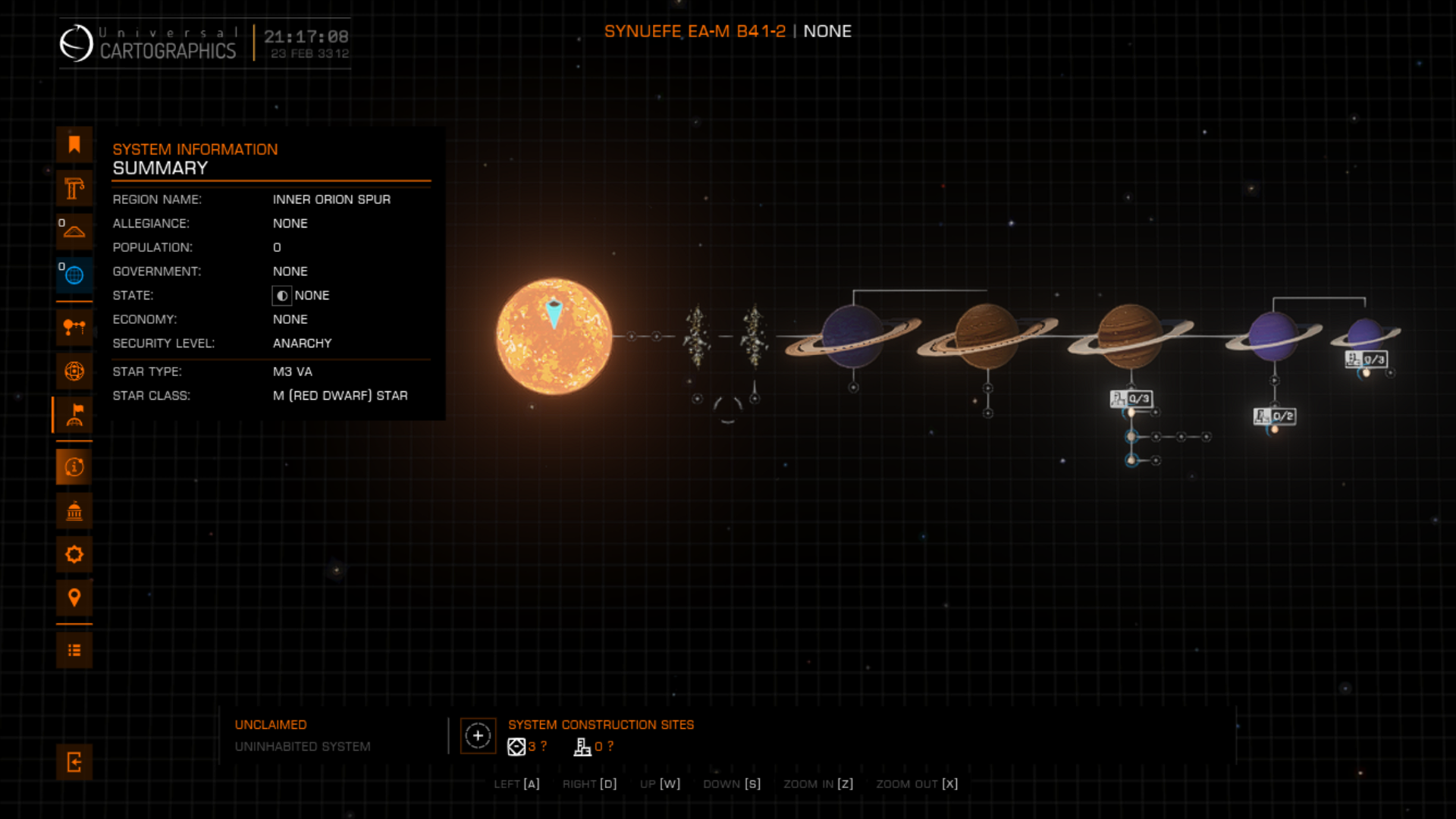Screen dimensions: 1456x819
Task: Open the bookmarks tab
Action: point(74,144)
